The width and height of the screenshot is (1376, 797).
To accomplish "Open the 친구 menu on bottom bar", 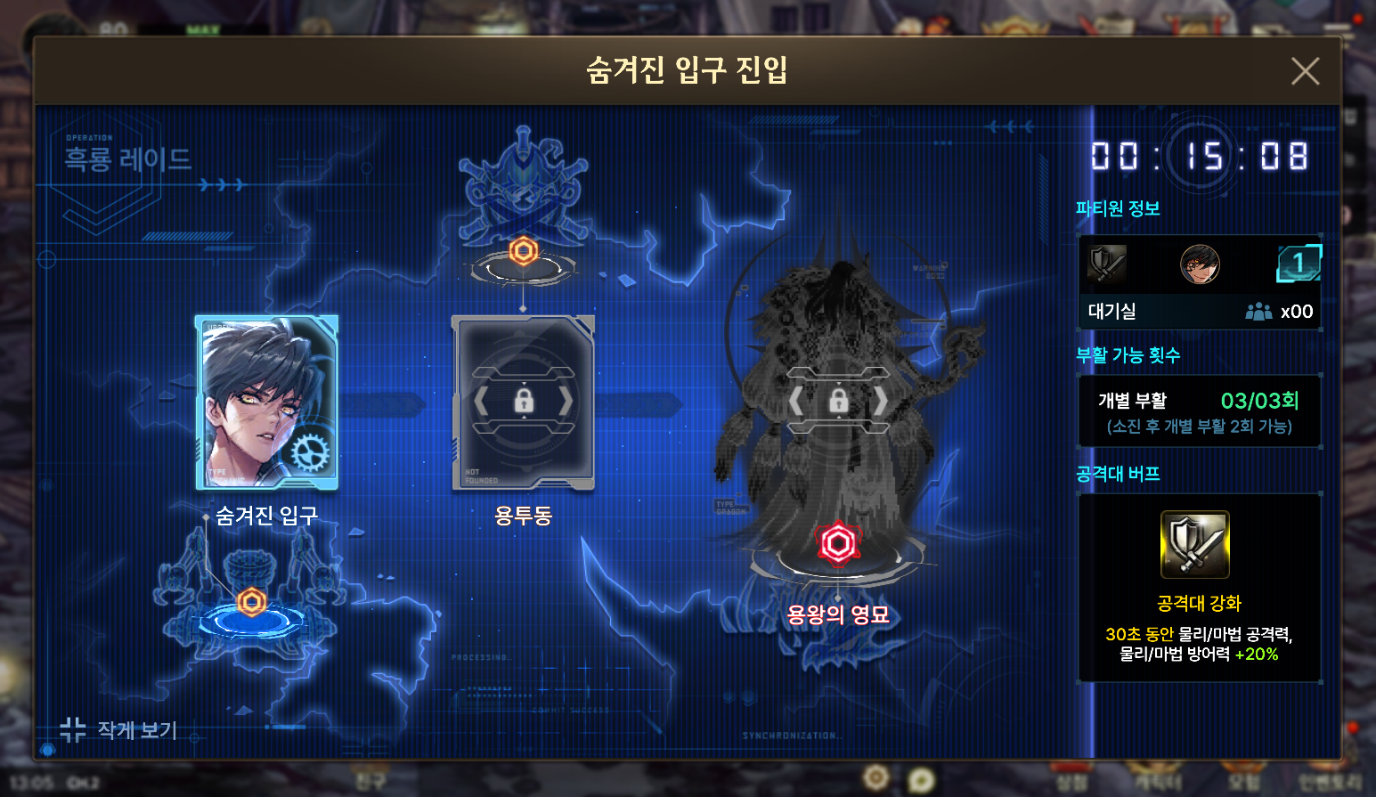I will pos(370,778).
